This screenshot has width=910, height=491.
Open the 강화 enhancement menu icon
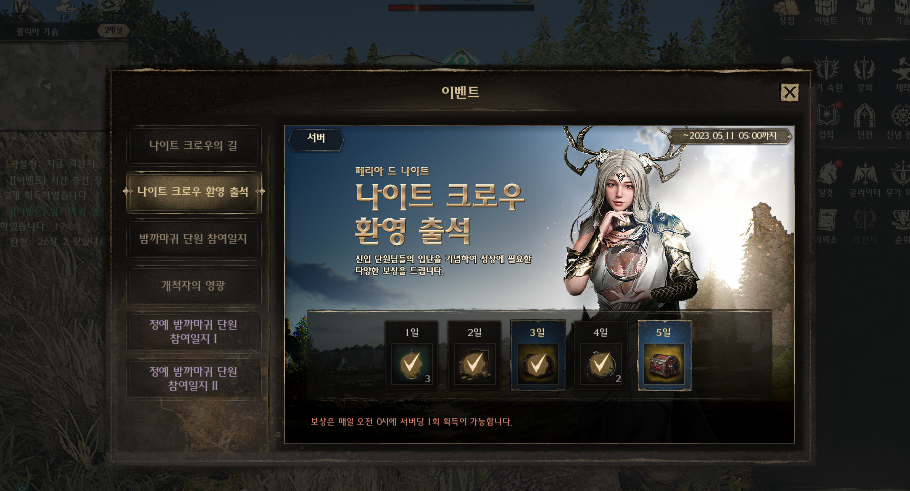pos(862,74)
